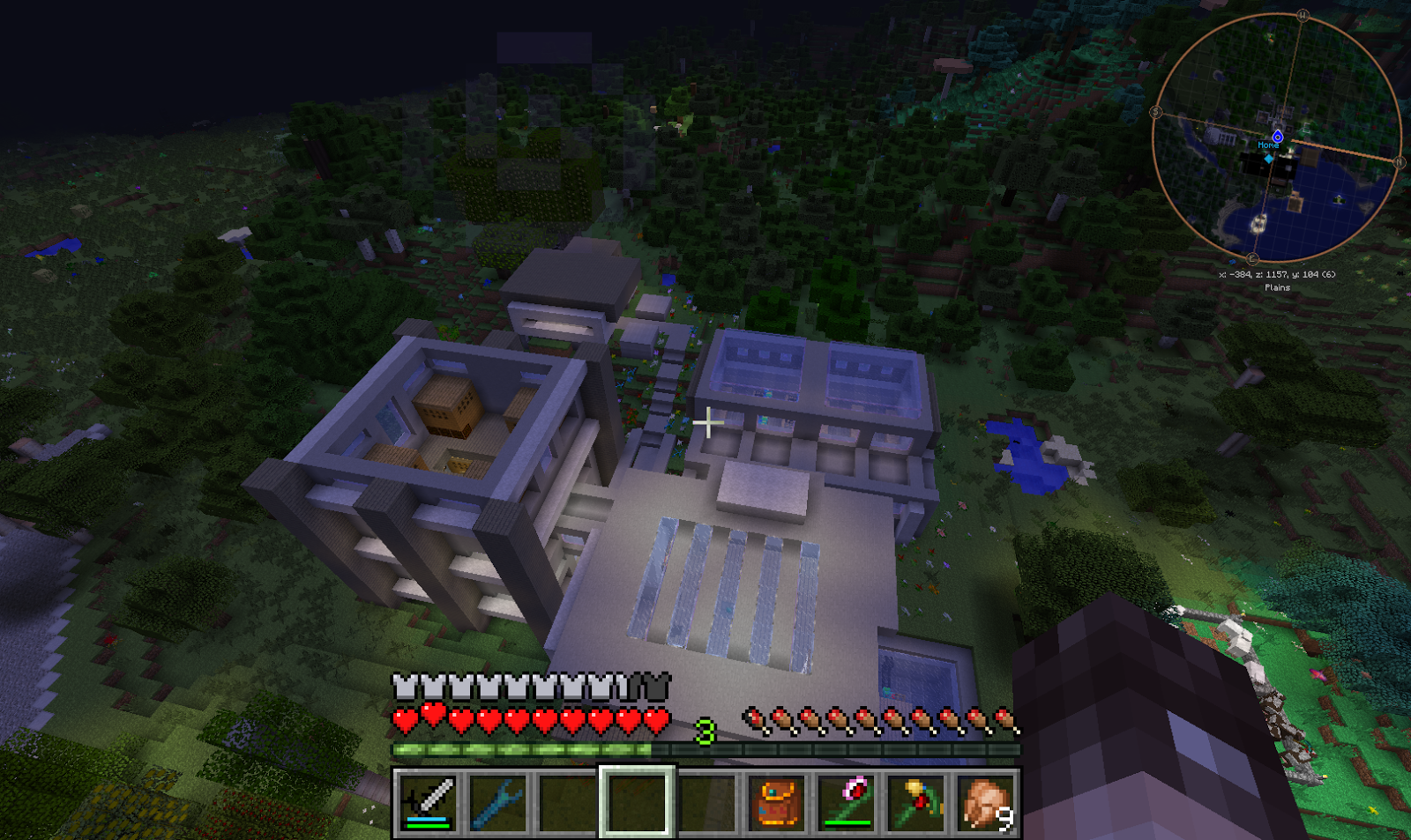
Task: Click the crosshair at screen center
Action: click(707, 423)
